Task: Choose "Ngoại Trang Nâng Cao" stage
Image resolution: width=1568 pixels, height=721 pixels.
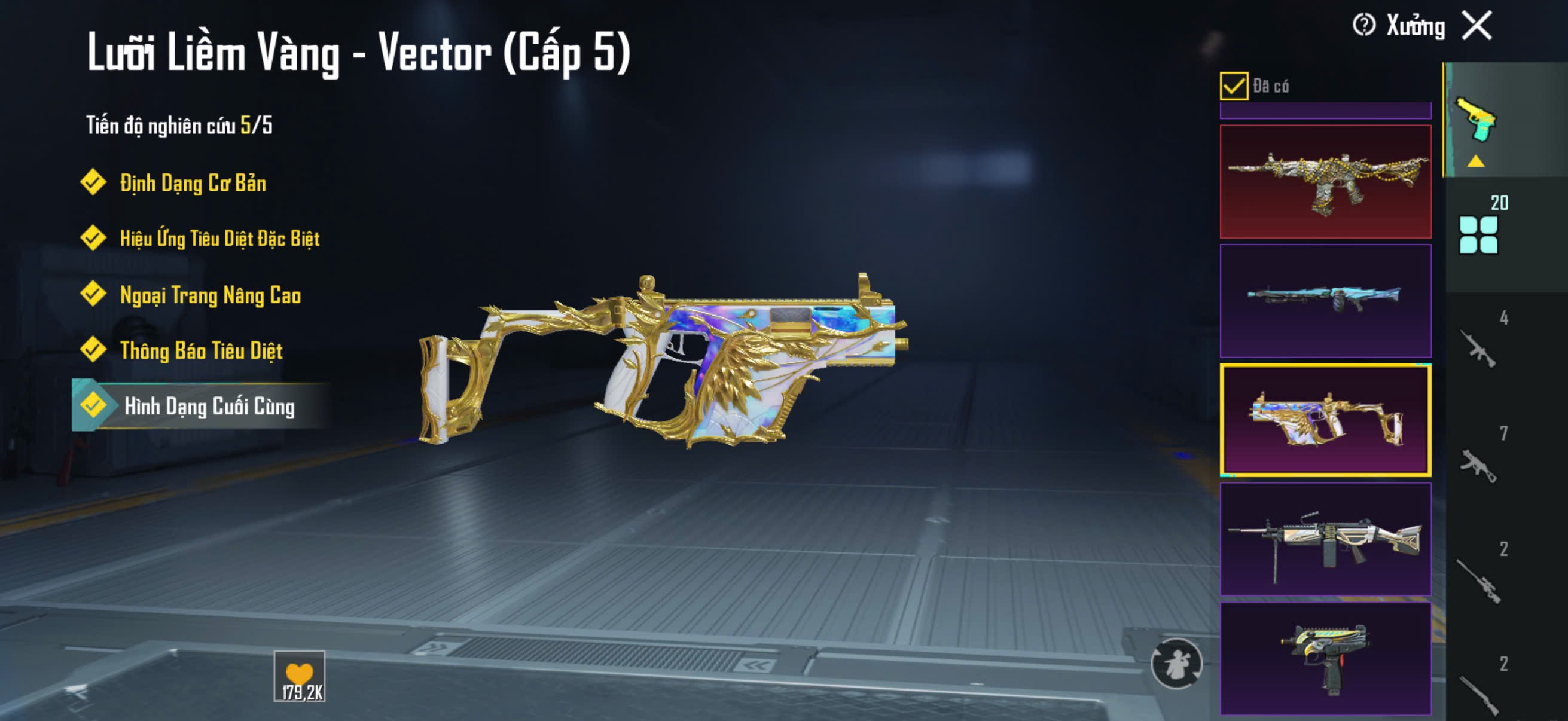Action: [209, 295]
